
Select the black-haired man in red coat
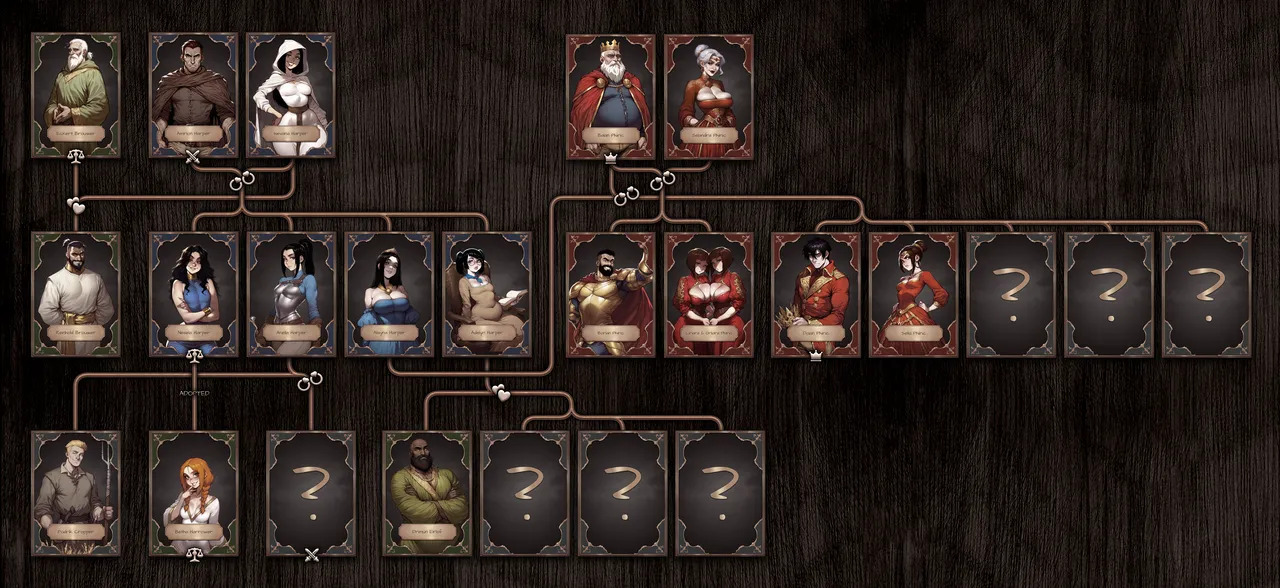pyautogui.click(x=816, y=294)
